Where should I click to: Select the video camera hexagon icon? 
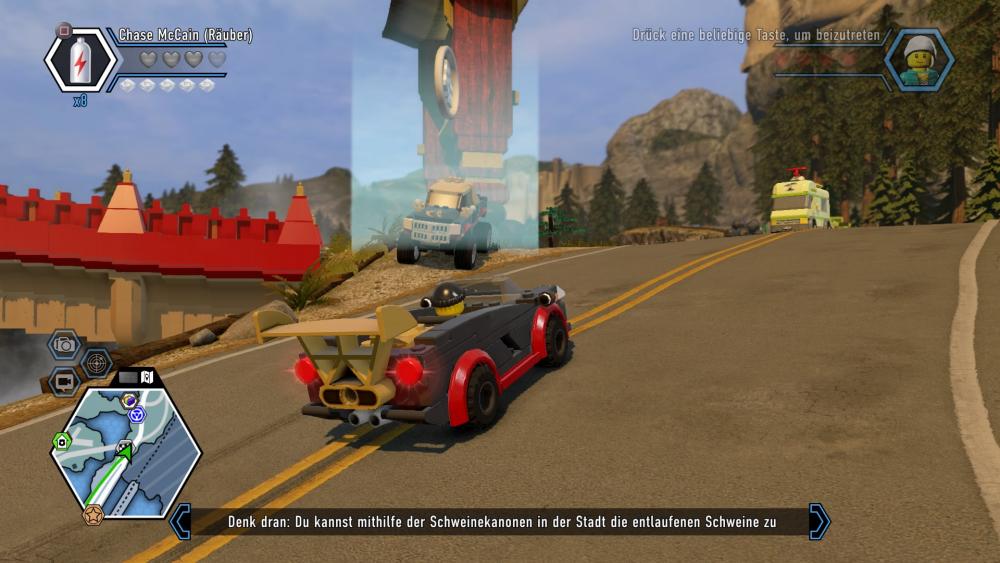click(x=64, y=381)
